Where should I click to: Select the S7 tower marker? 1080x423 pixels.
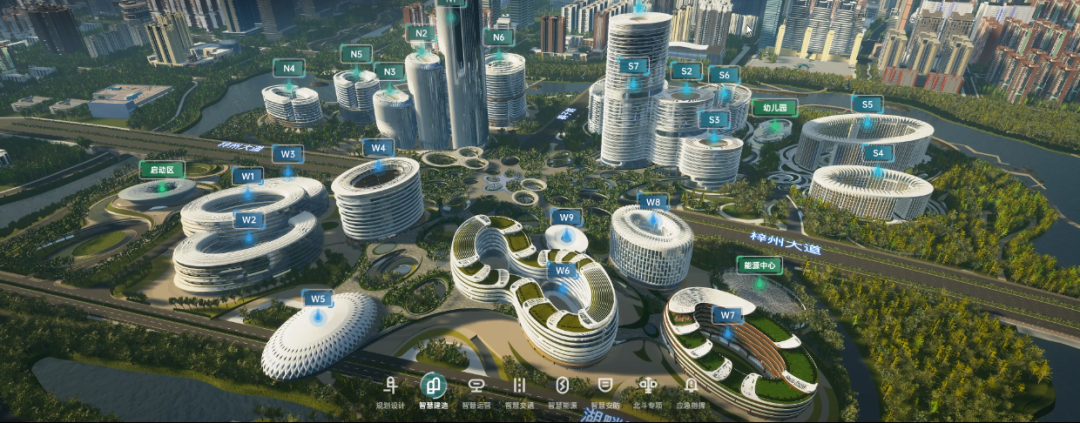[x=633, y=65]
